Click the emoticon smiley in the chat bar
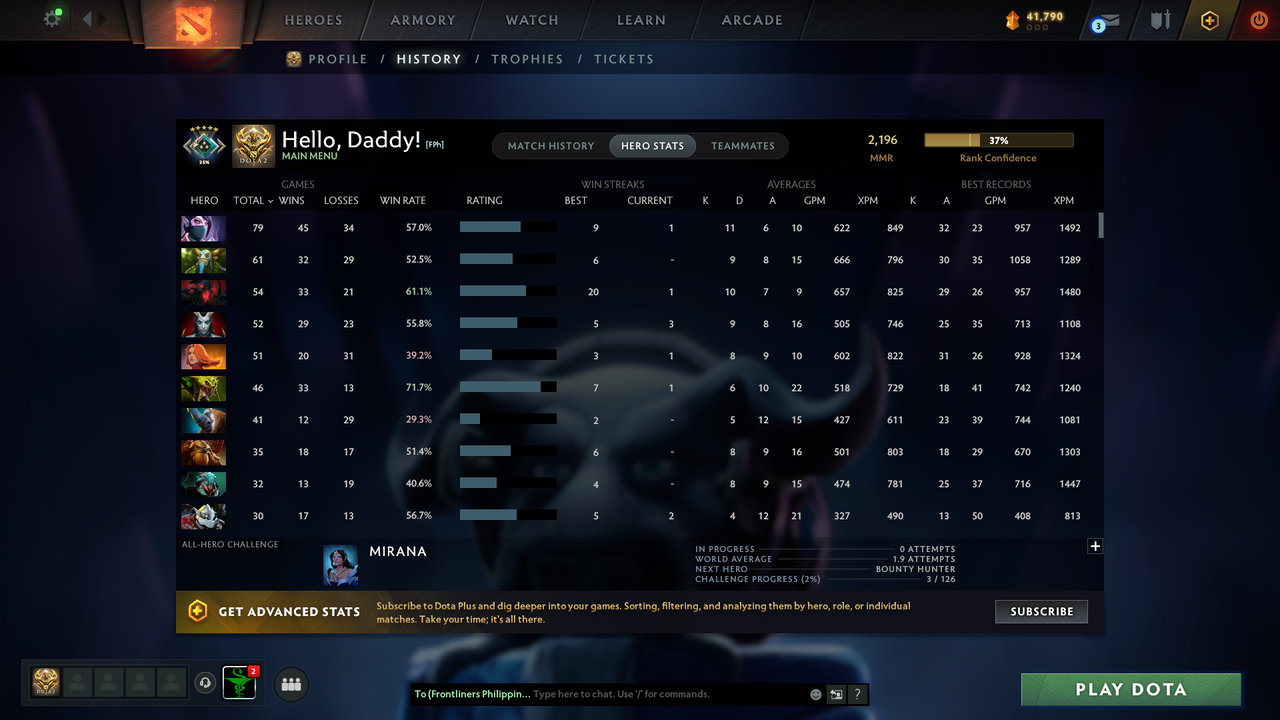 click(x=815, y=693)
